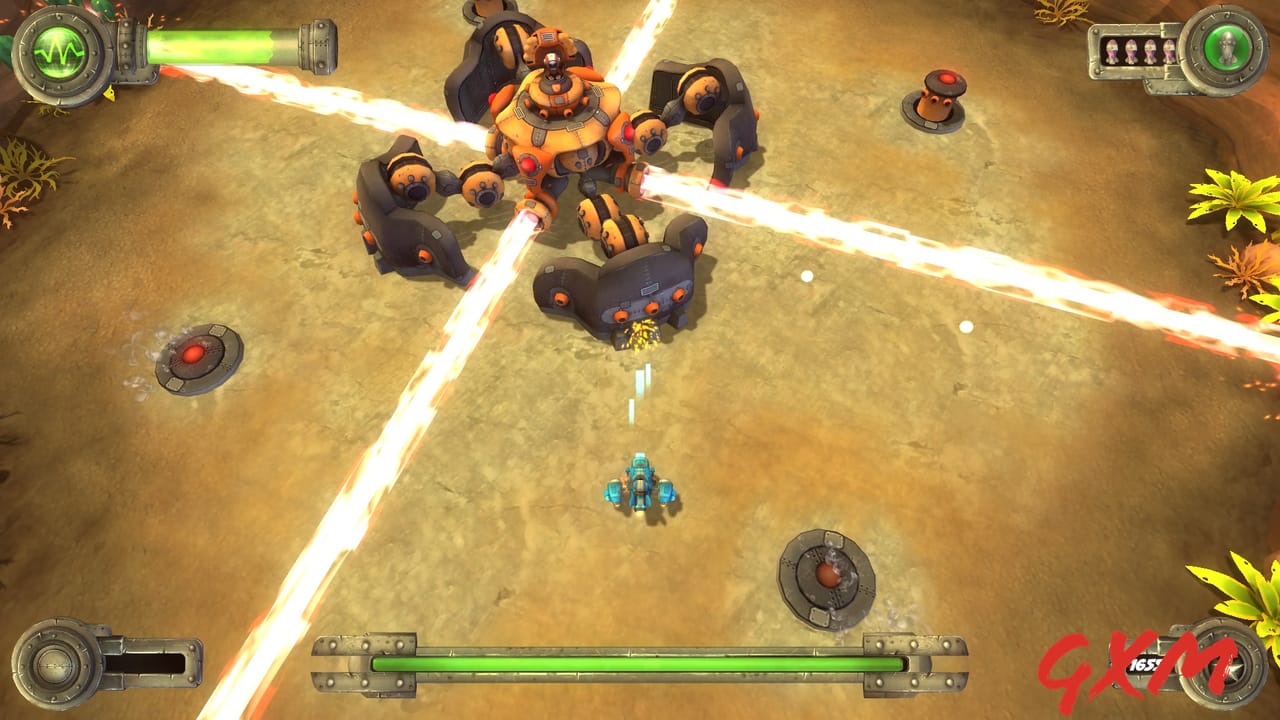Click the orange boss's cockpit turret

tap(550, 60)
